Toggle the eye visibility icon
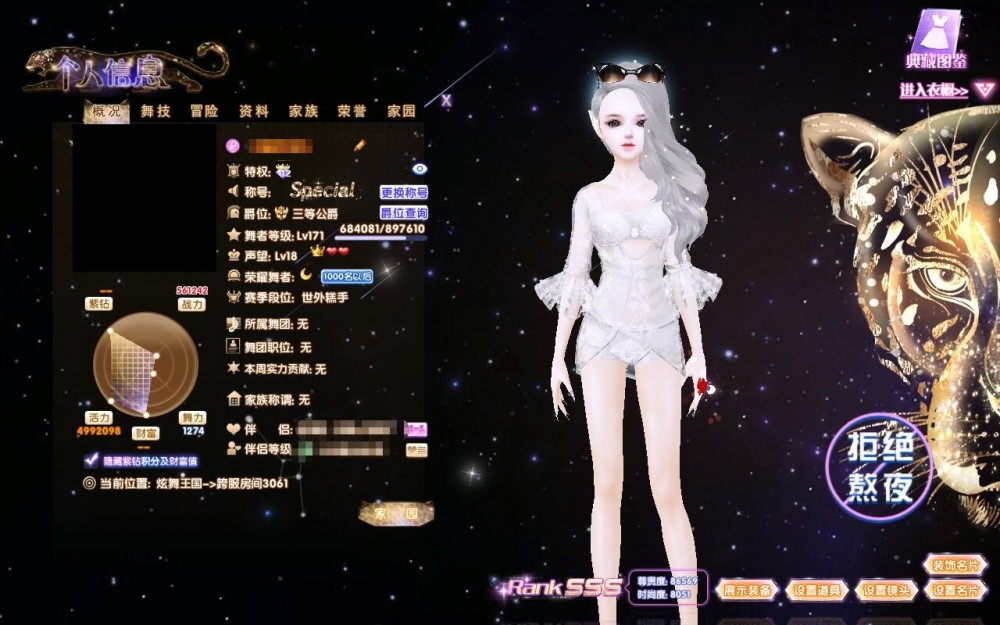Image resolution: width=1000 pixels, height=625 pixels. click(x=419, y=170)
